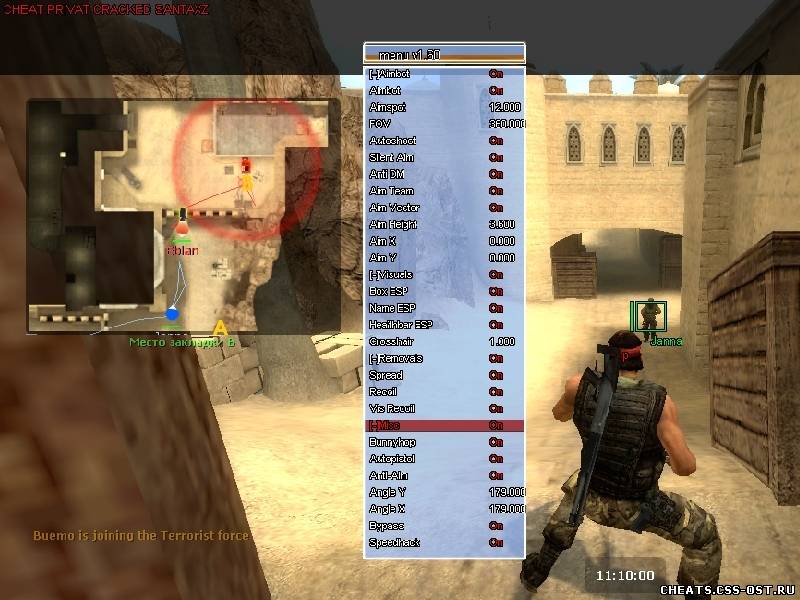Choose the FOV setting row

[445, 124]
